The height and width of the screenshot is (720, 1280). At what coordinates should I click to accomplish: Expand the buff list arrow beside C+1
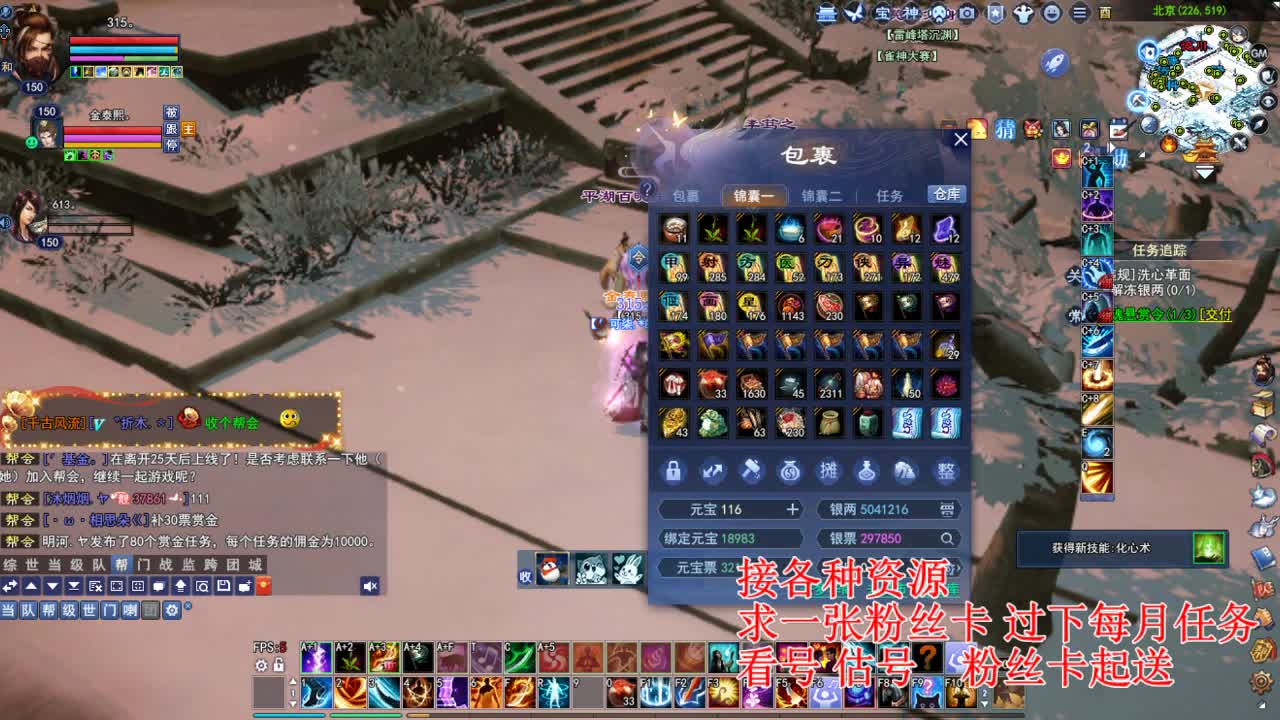tap(1112, 148)
